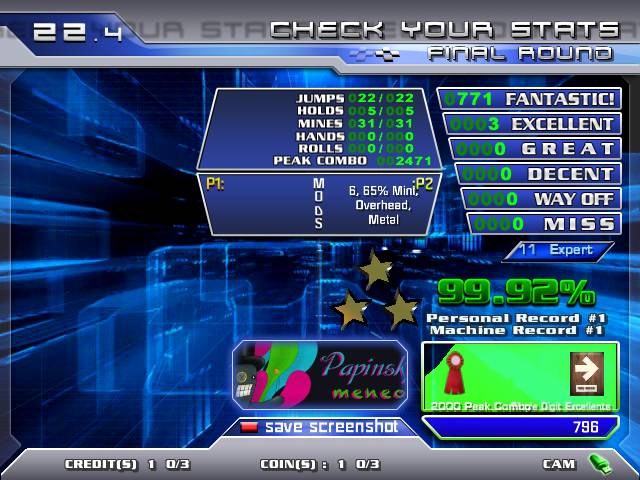Click the green CAM card icon
640x480 pixels.
[x=599, y=463]
